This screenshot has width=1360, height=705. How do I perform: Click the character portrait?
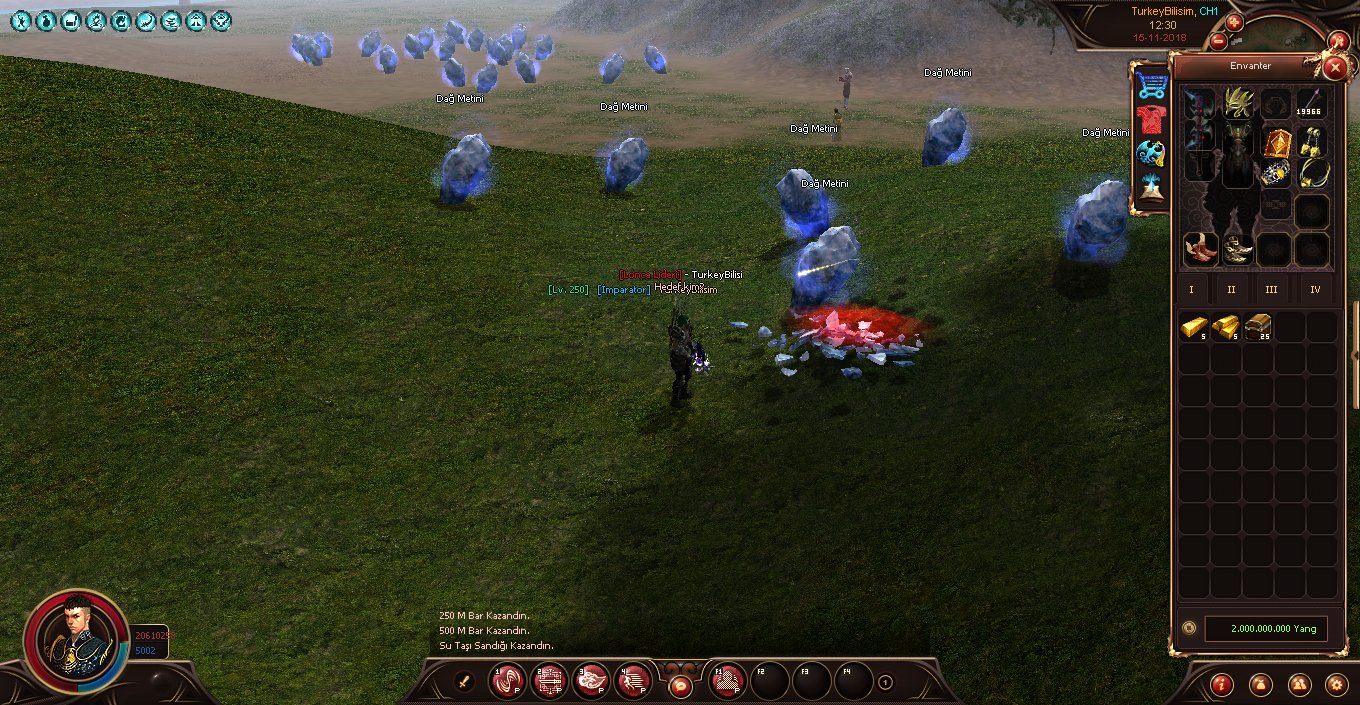(x=75, y=638)
